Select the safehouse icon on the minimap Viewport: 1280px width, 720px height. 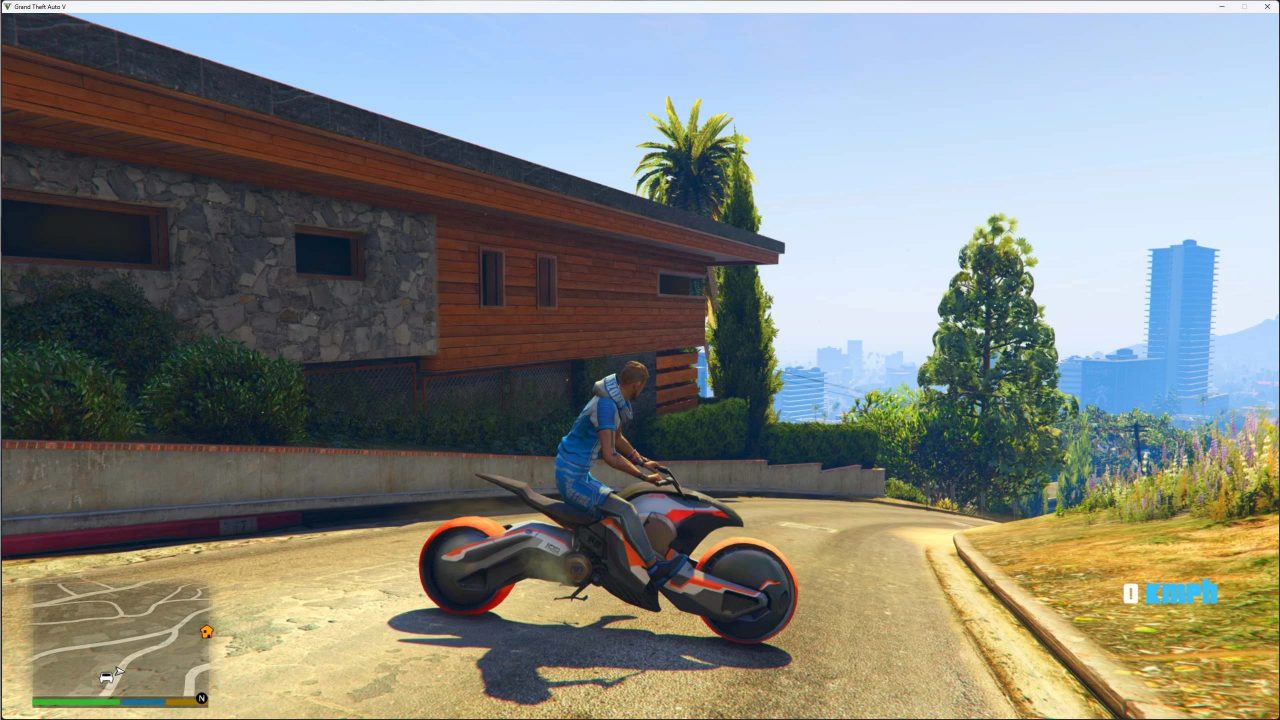[x=208, y=631]
